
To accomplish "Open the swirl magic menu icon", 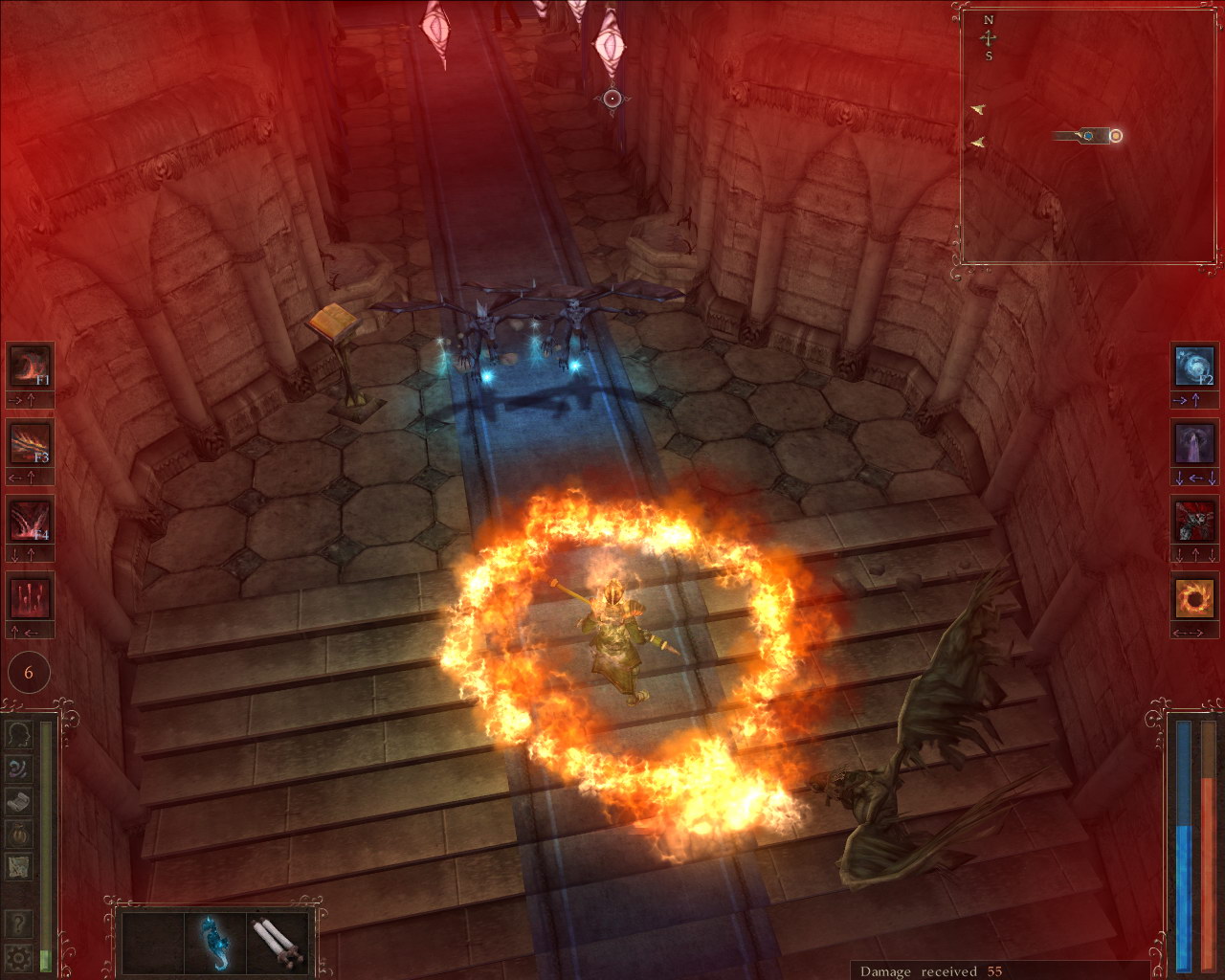I will tap(19, 768).
